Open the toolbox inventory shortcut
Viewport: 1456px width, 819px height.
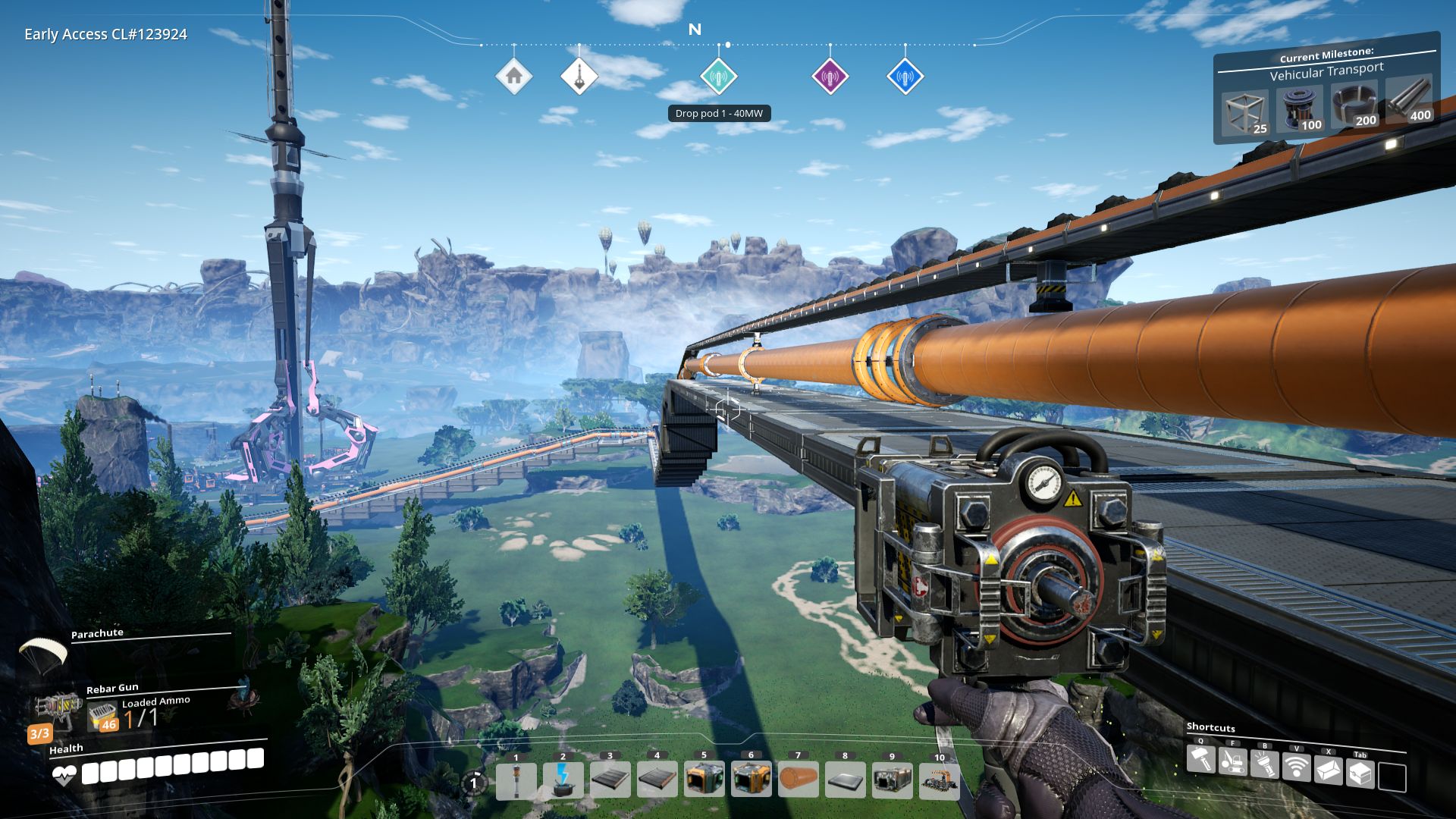pos(1360,772)
